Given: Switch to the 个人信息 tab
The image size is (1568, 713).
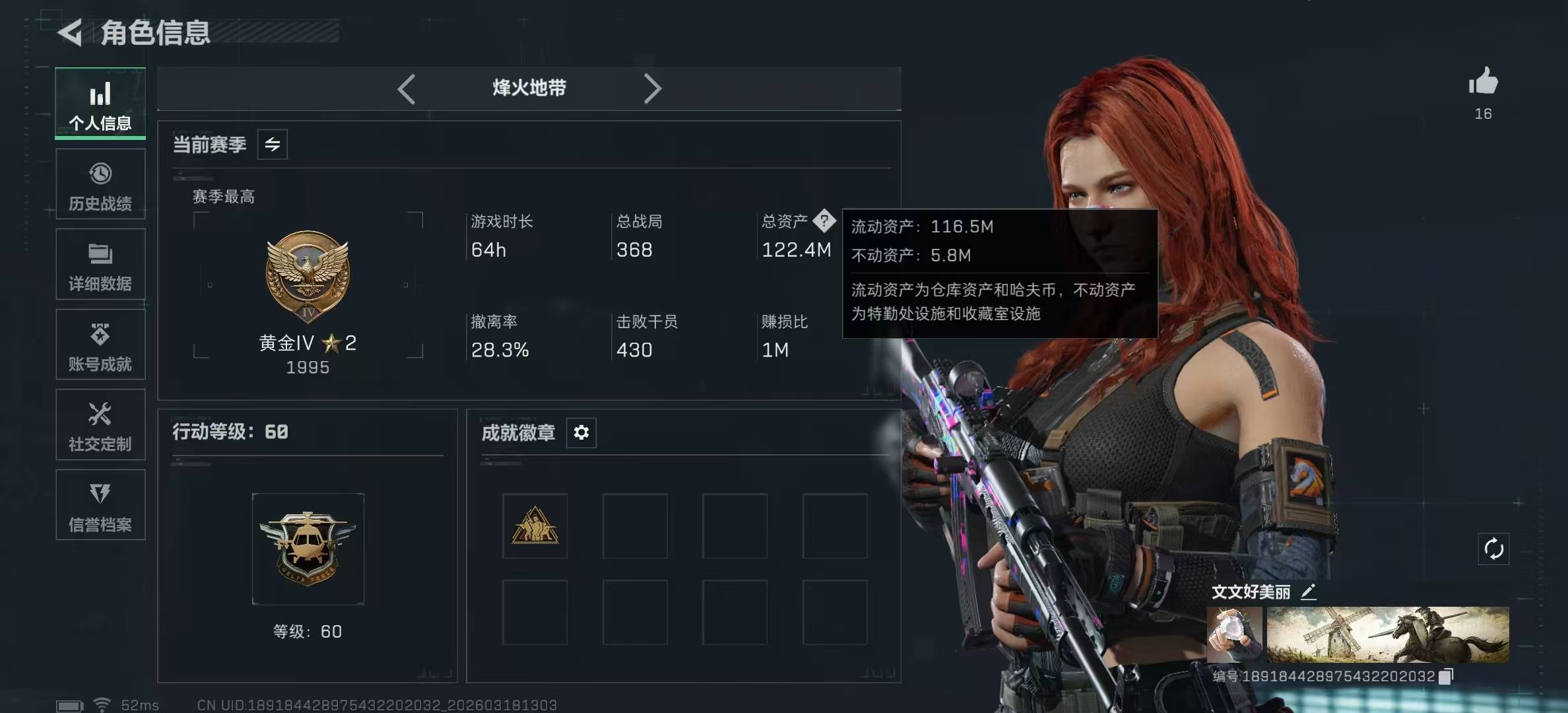Looking at the screenshot, I should point(100,104).
